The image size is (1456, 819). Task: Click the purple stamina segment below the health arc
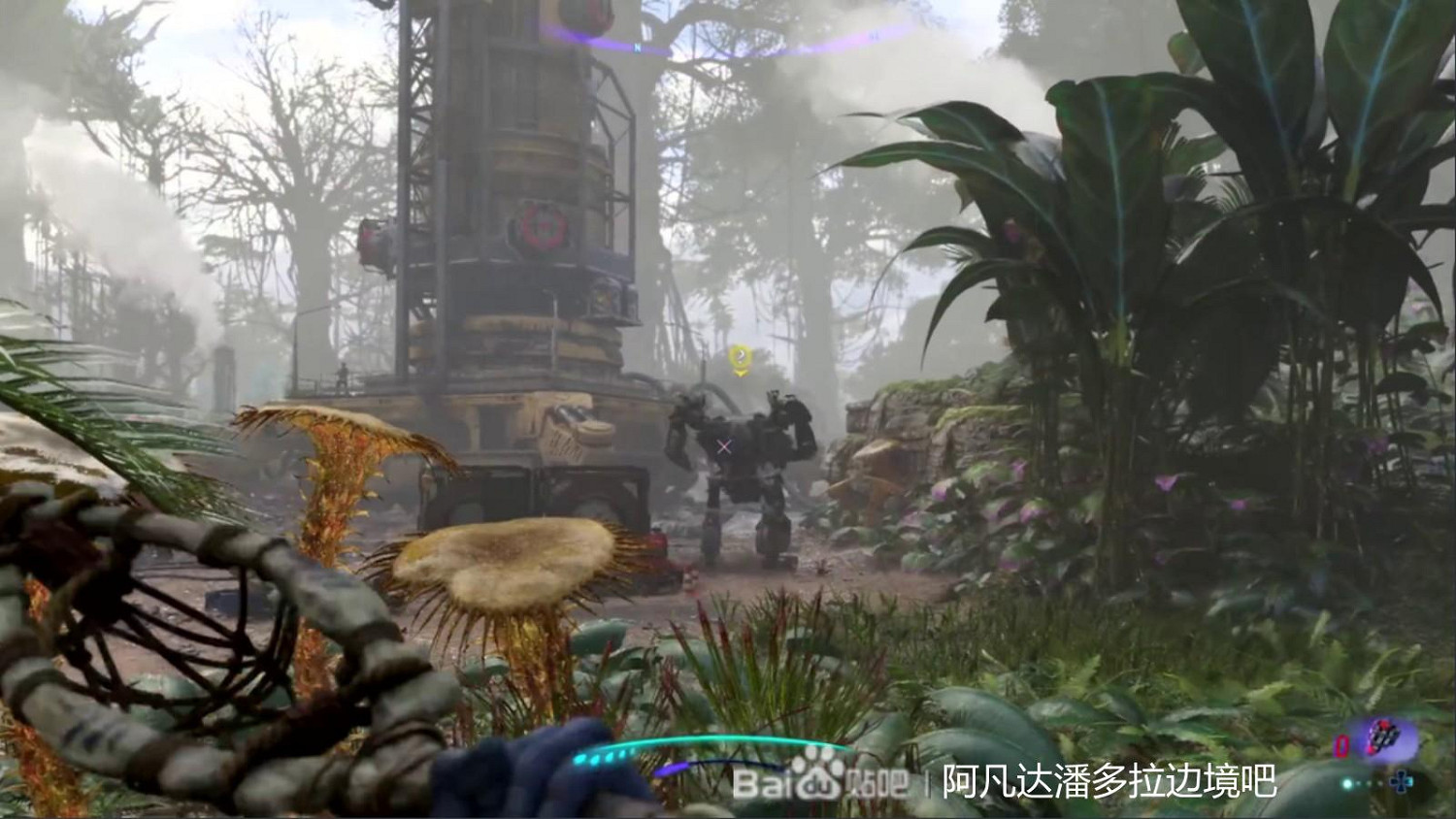coord(670,770)
